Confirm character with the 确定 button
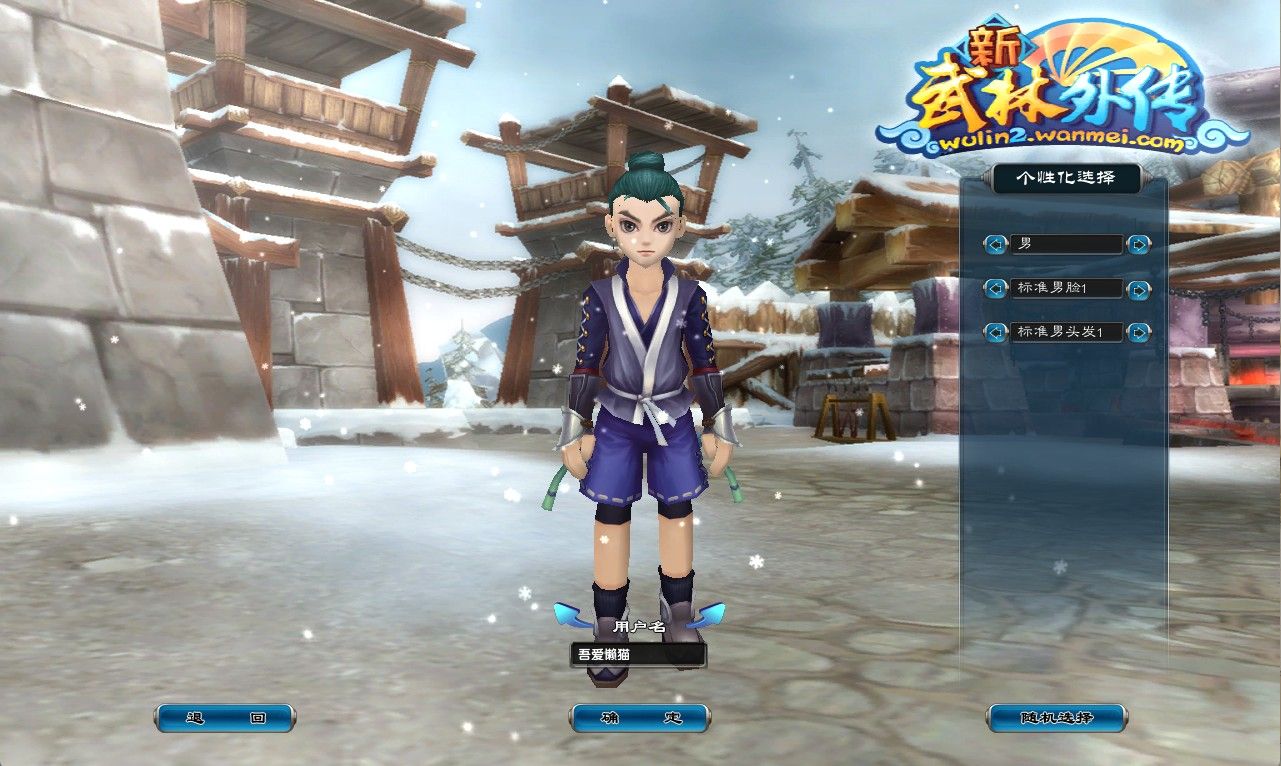This screenshot has width=1281, height=766. (x=640, y=718)
